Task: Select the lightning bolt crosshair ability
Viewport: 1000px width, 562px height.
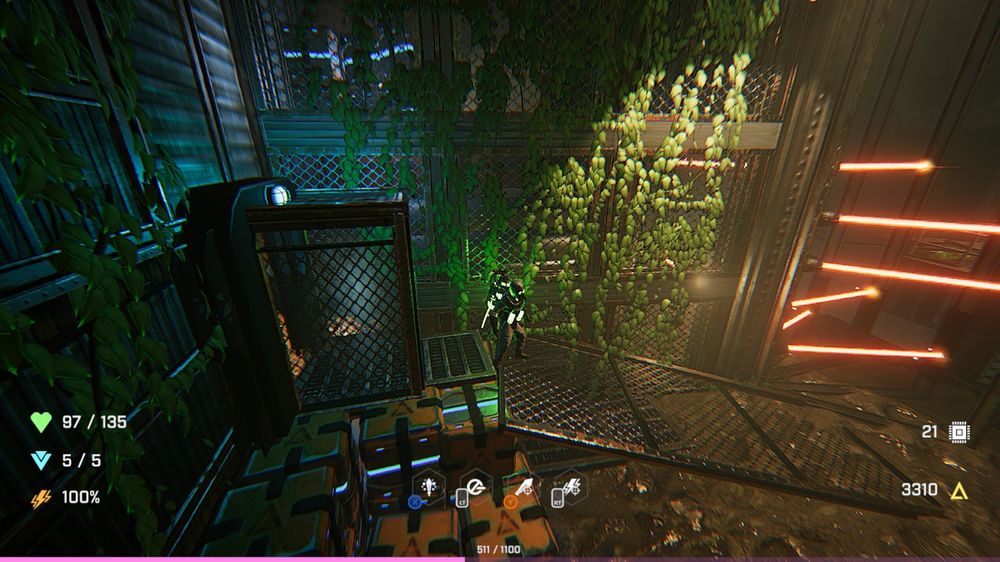Action: tap(572, 487)
